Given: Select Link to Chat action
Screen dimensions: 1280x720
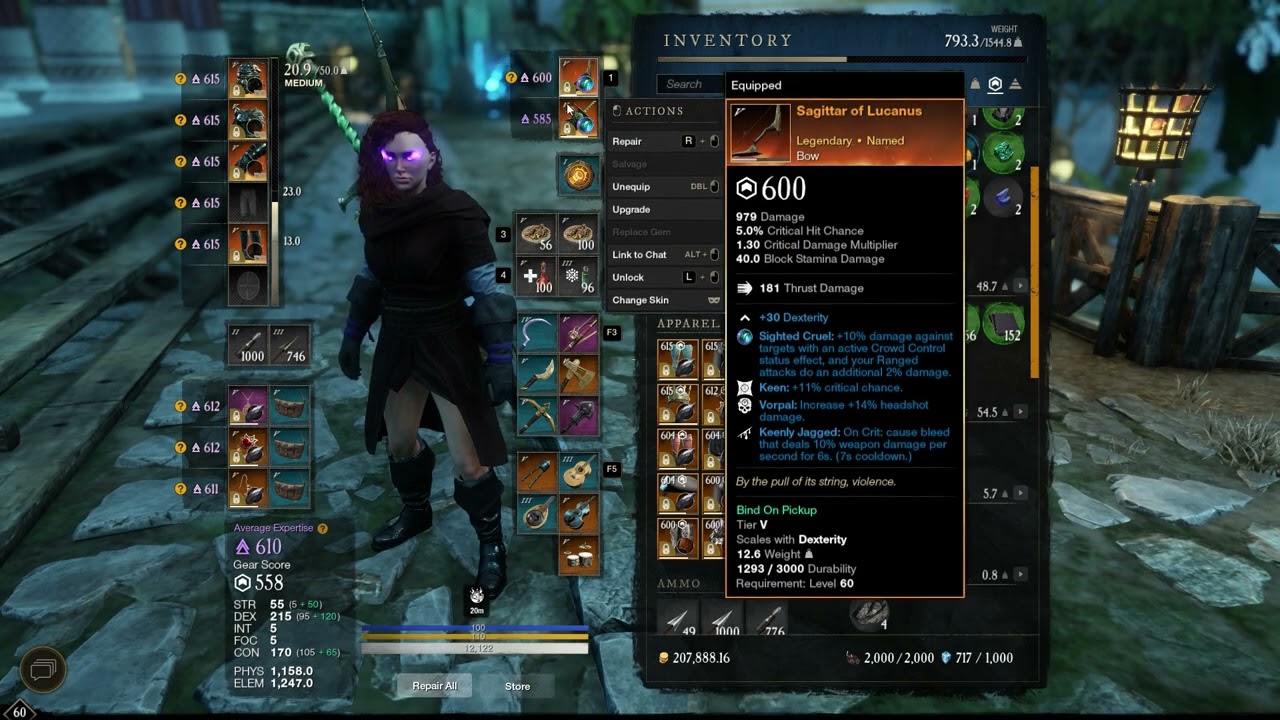Looking at the screenshot, I should point(639,255).
